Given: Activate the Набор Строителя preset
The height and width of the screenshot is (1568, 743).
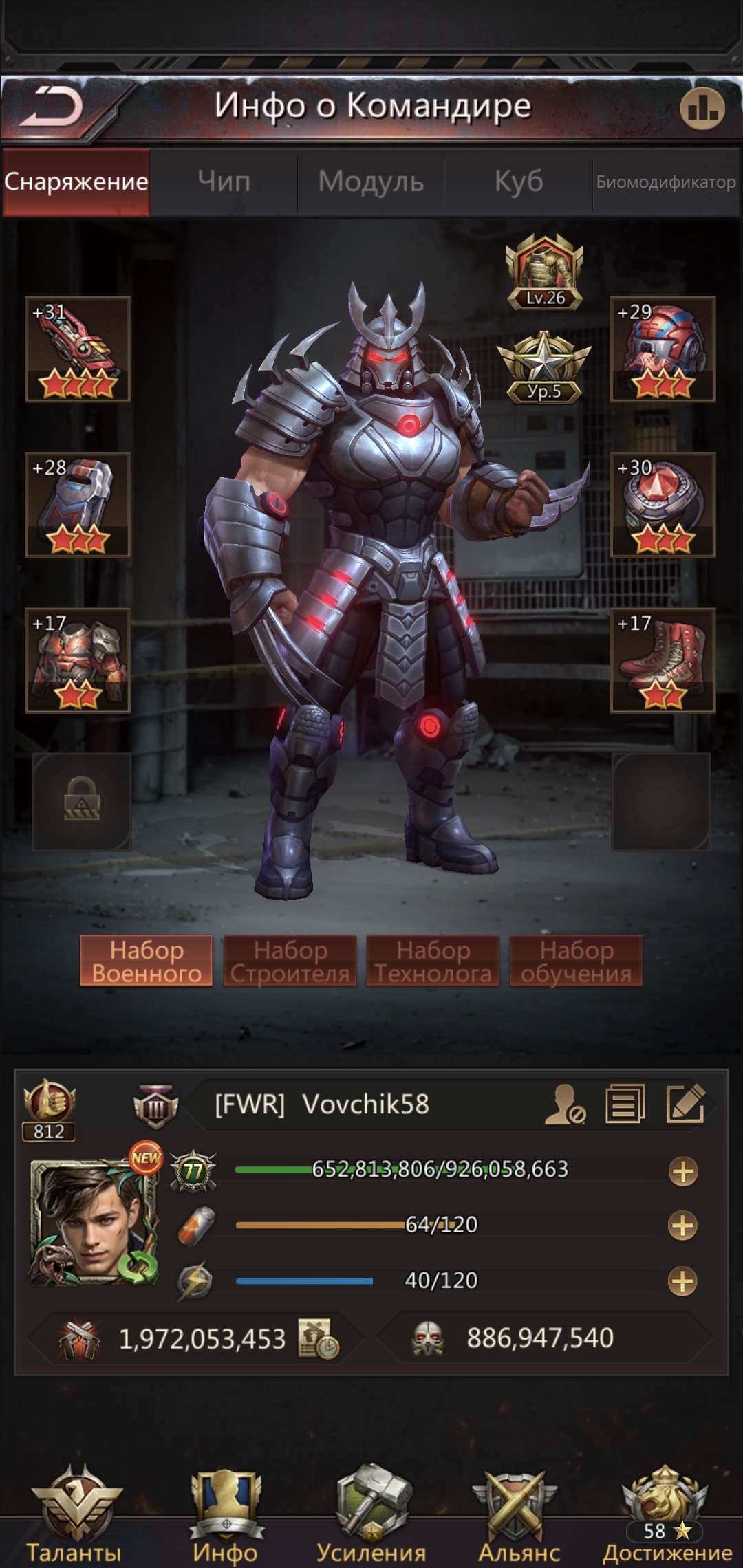Looking at the screenshot, I should click(290, 961).
